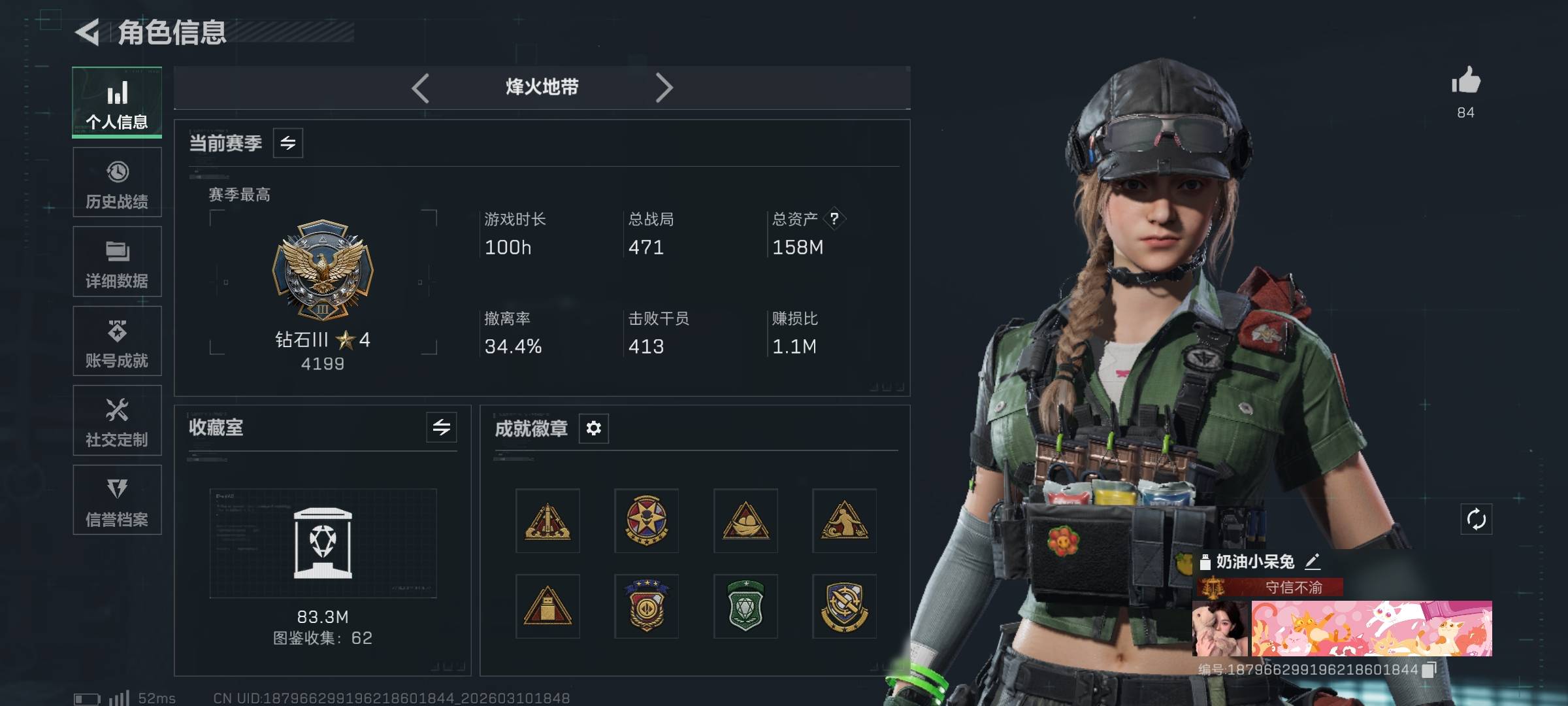The height and width of the screenshot is (706, 1568).
Task: Go back from the 角色信息 screen
Action: pyautogui.click(x=88, y=33)
